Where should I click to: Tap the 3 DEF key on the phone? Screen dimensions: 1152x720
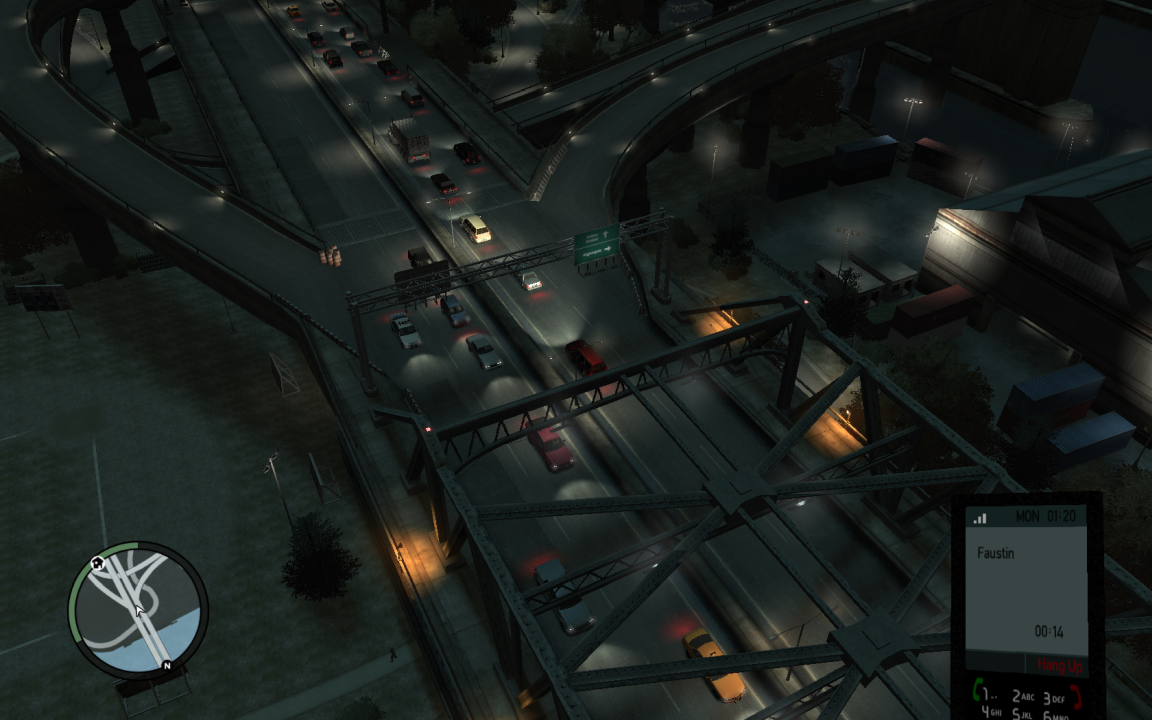pos(1053,697)
